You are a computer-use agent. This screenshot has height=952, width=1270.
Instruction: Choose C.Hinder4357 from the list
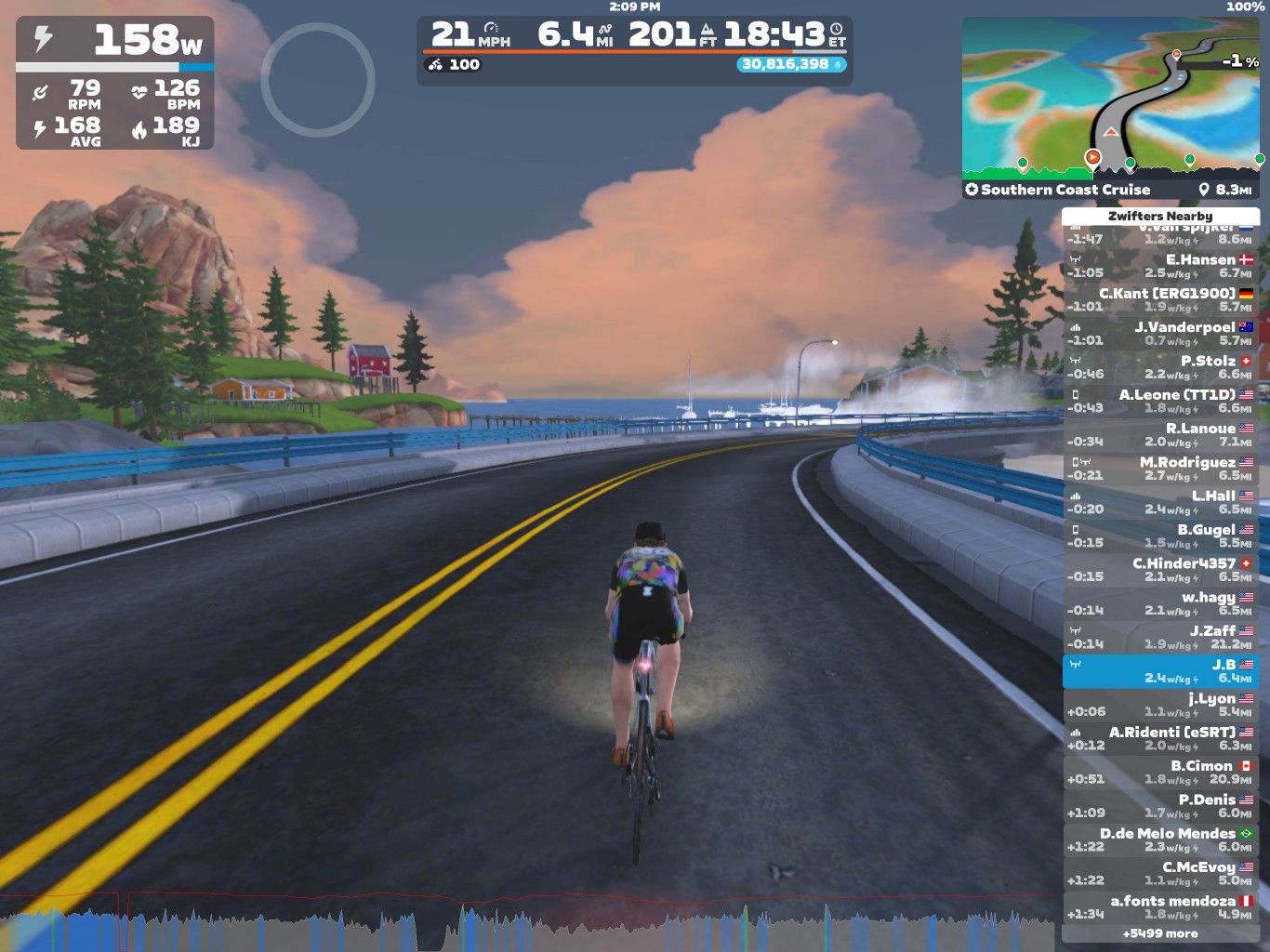click(1159, 569)
